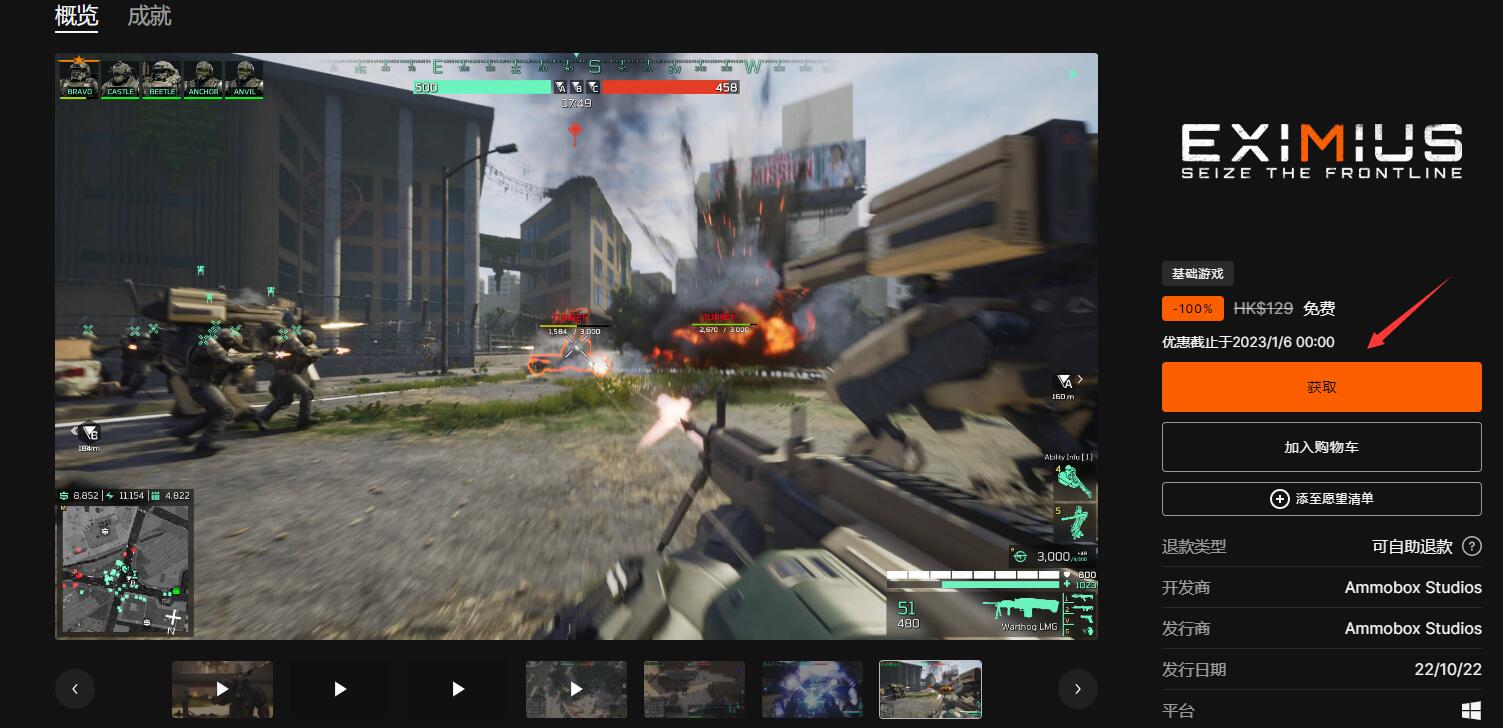Switch to the 概览 overview tab
This screenshot has width=1503, height=728.
pyautogui.click(x=77, y=16)
